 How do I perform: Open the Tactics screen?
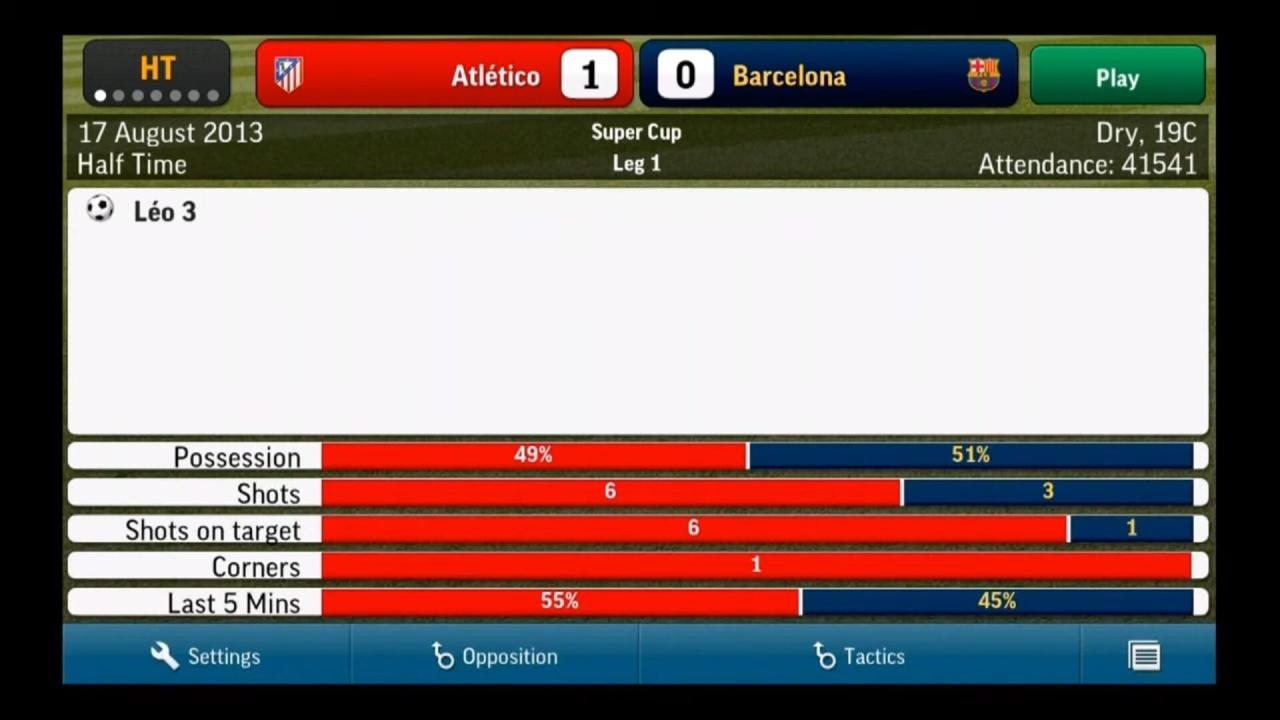[x=859, y=656]
